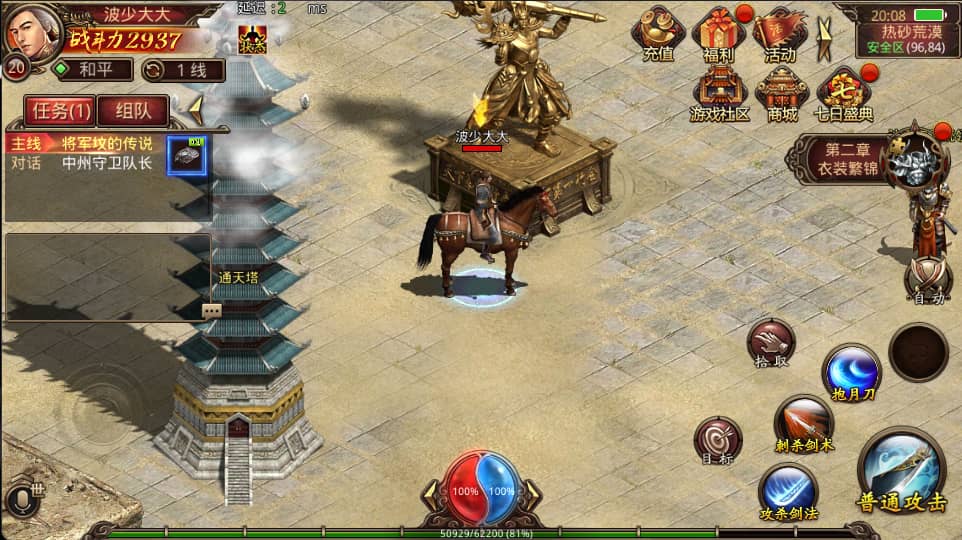Switch to the 任务(1) quest tab
Screen dimensions: 962x540
coord(58,110)
